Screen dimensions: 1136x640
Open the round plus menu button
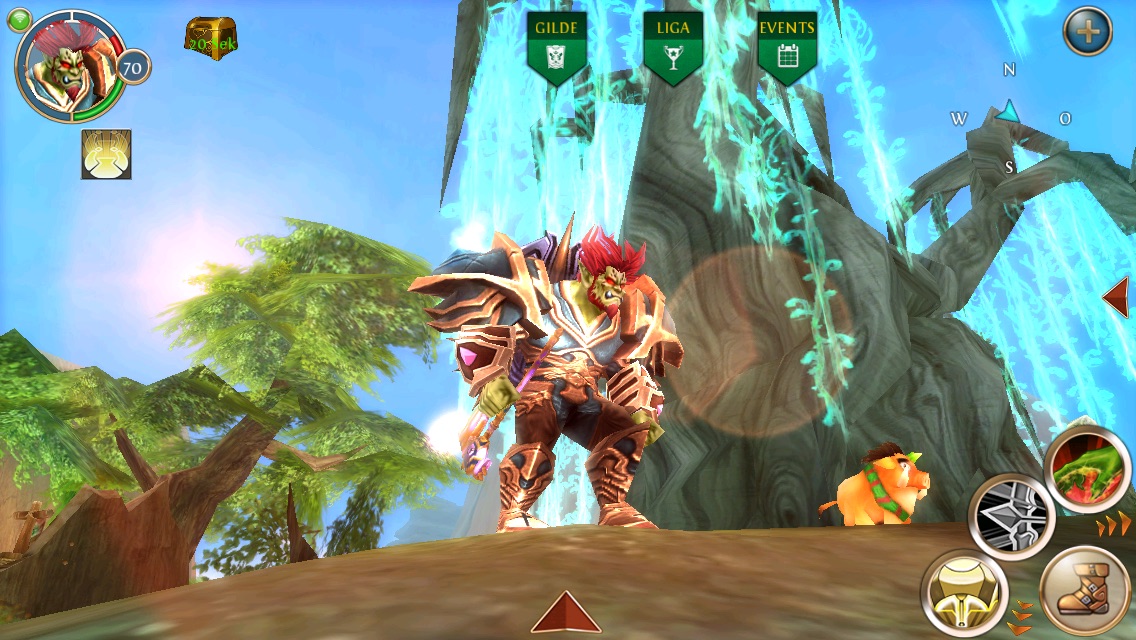1087,32
